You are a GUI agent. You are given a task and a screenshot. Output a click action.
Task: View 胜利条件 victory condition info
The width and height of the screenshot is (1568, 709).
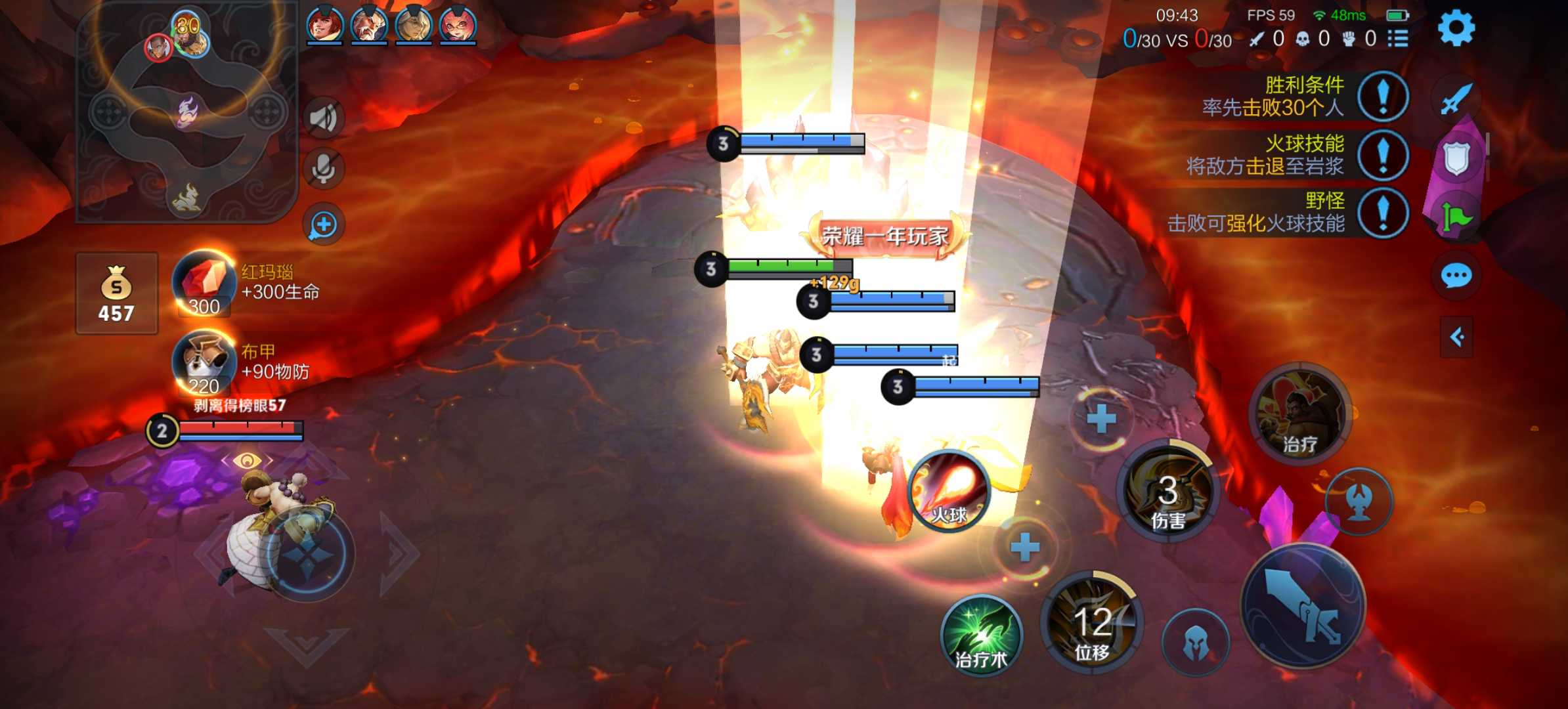[x=1383, y=97]
